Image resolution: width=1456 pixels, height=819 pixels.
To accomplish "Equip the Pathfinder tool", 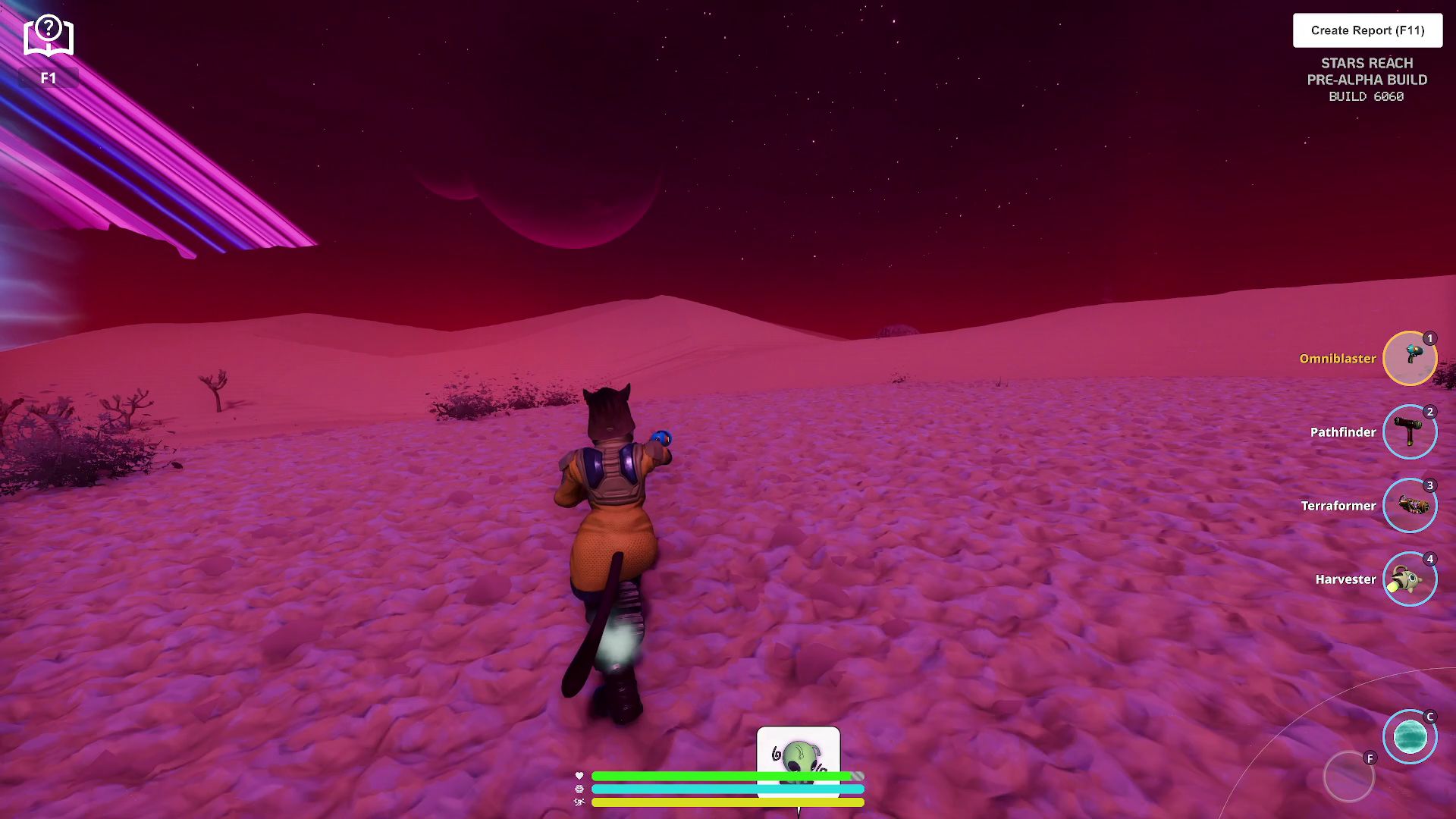I will click(1410, 431).
